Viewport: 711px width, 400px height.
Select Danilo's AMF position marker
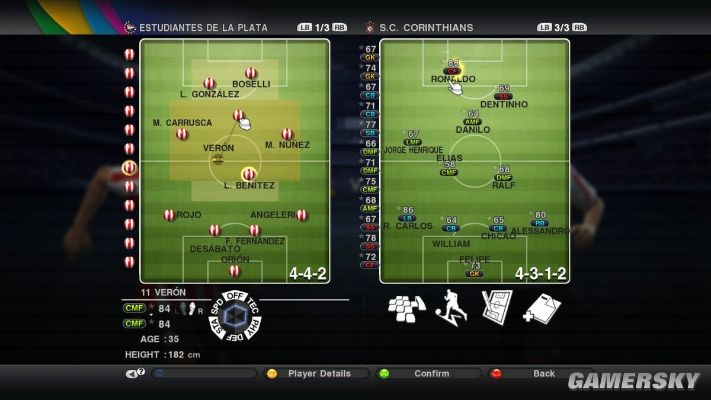click(x=473, y=121)
